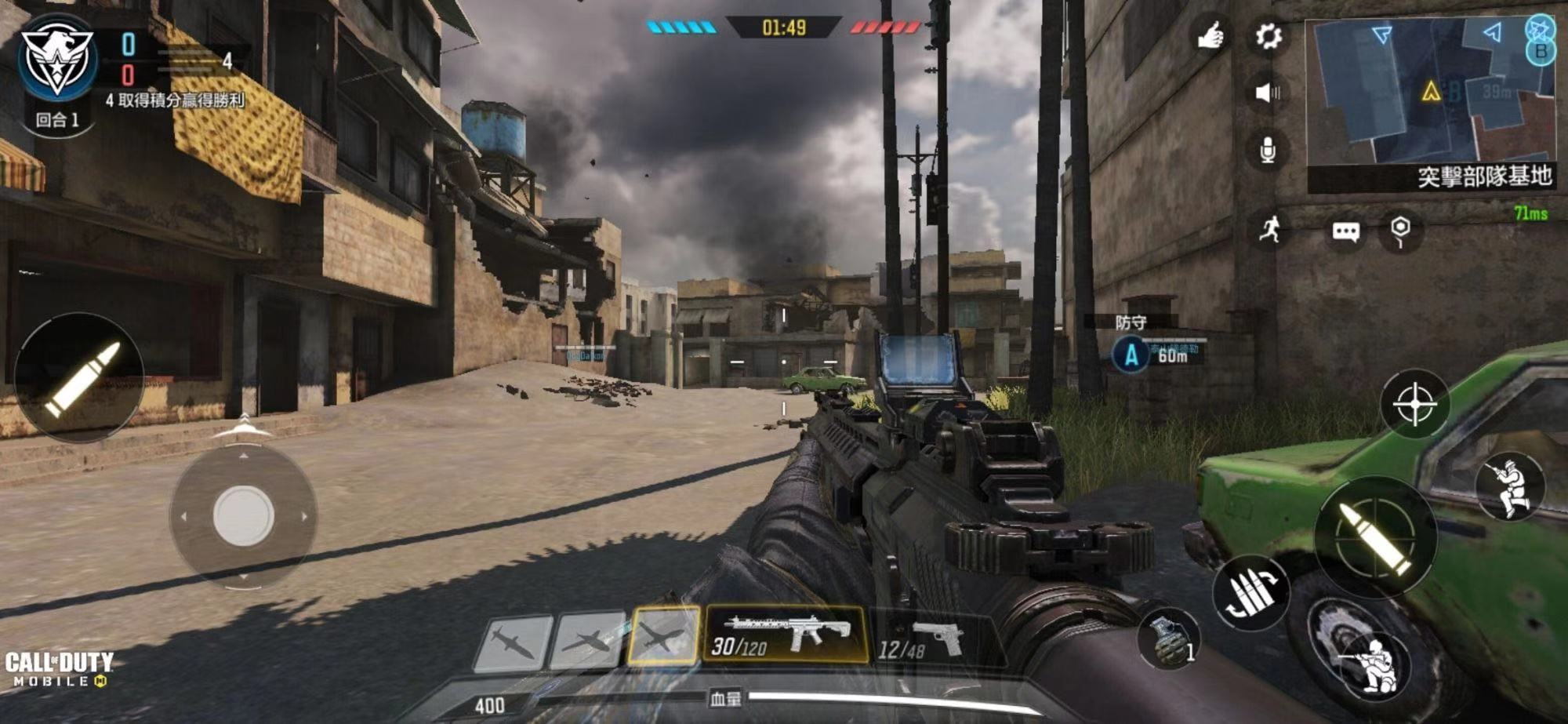The height and width of the screenshot is (724, 1568).
Task: Select the primary rifle weapon slot
Action: point(786,634)
